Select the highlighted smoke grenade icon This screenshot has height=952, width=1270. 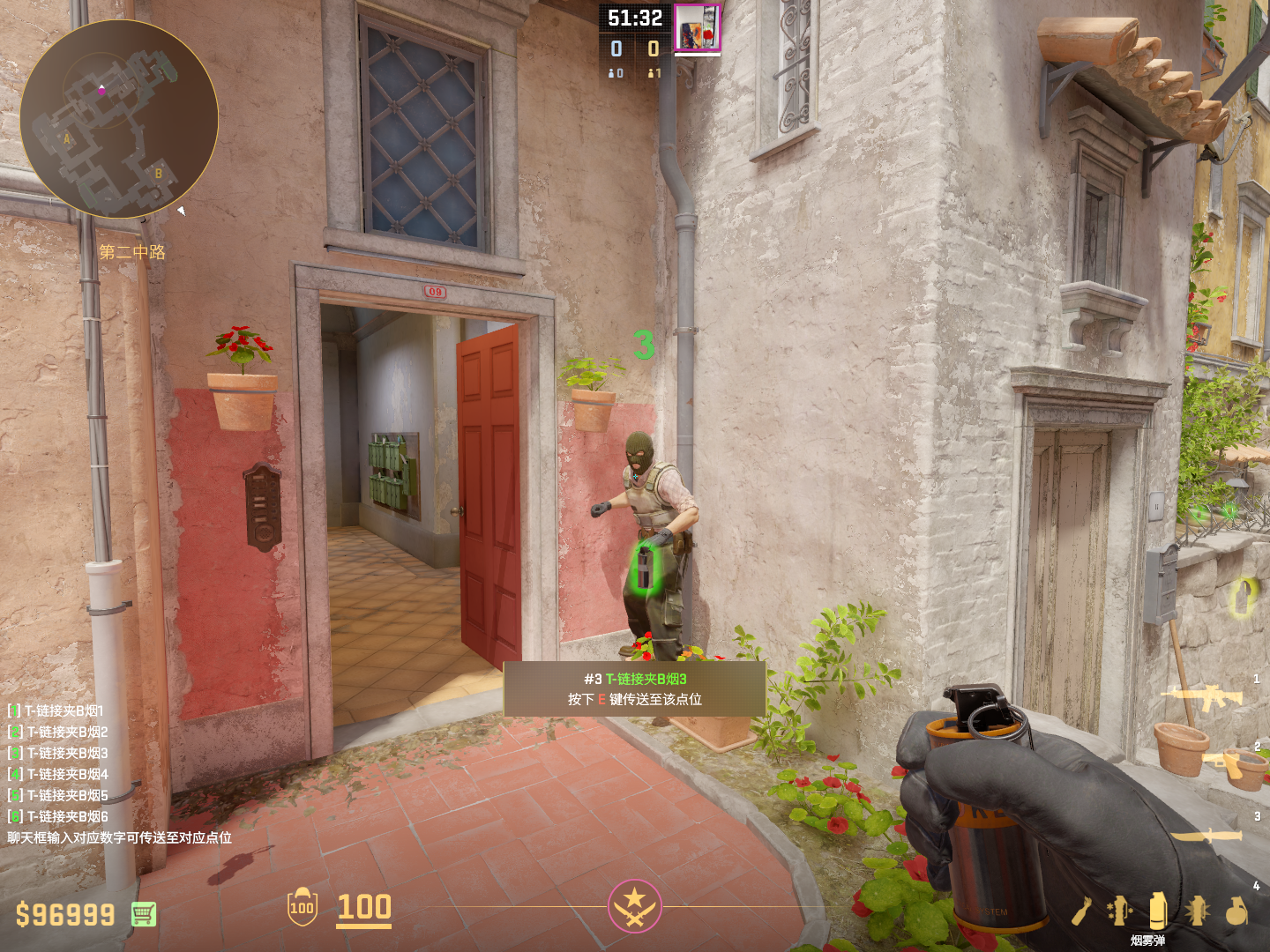coord(1158,910)
